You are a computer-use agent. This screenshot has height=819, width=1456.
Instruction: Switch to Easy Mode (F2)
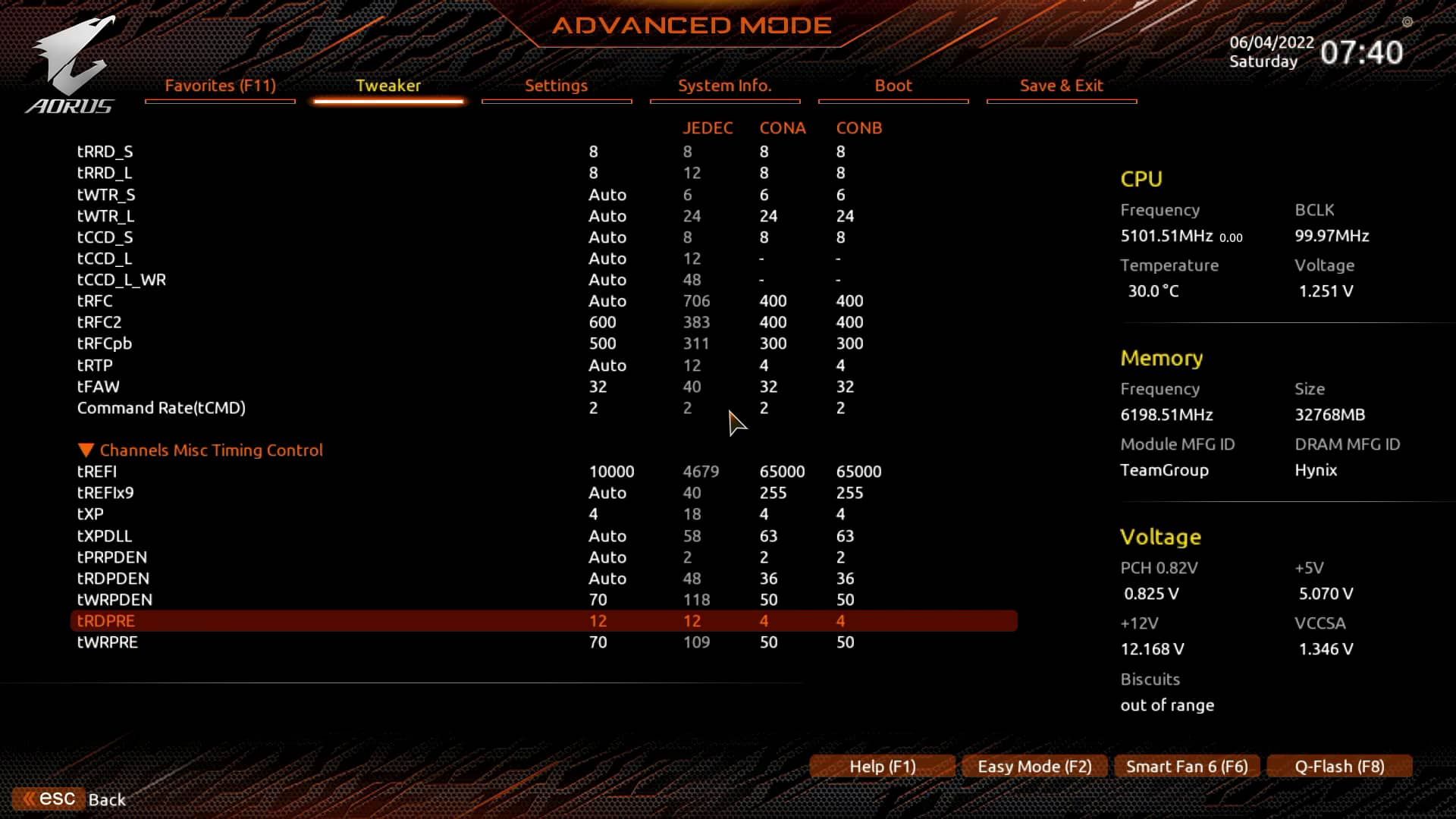[1034, 766]
